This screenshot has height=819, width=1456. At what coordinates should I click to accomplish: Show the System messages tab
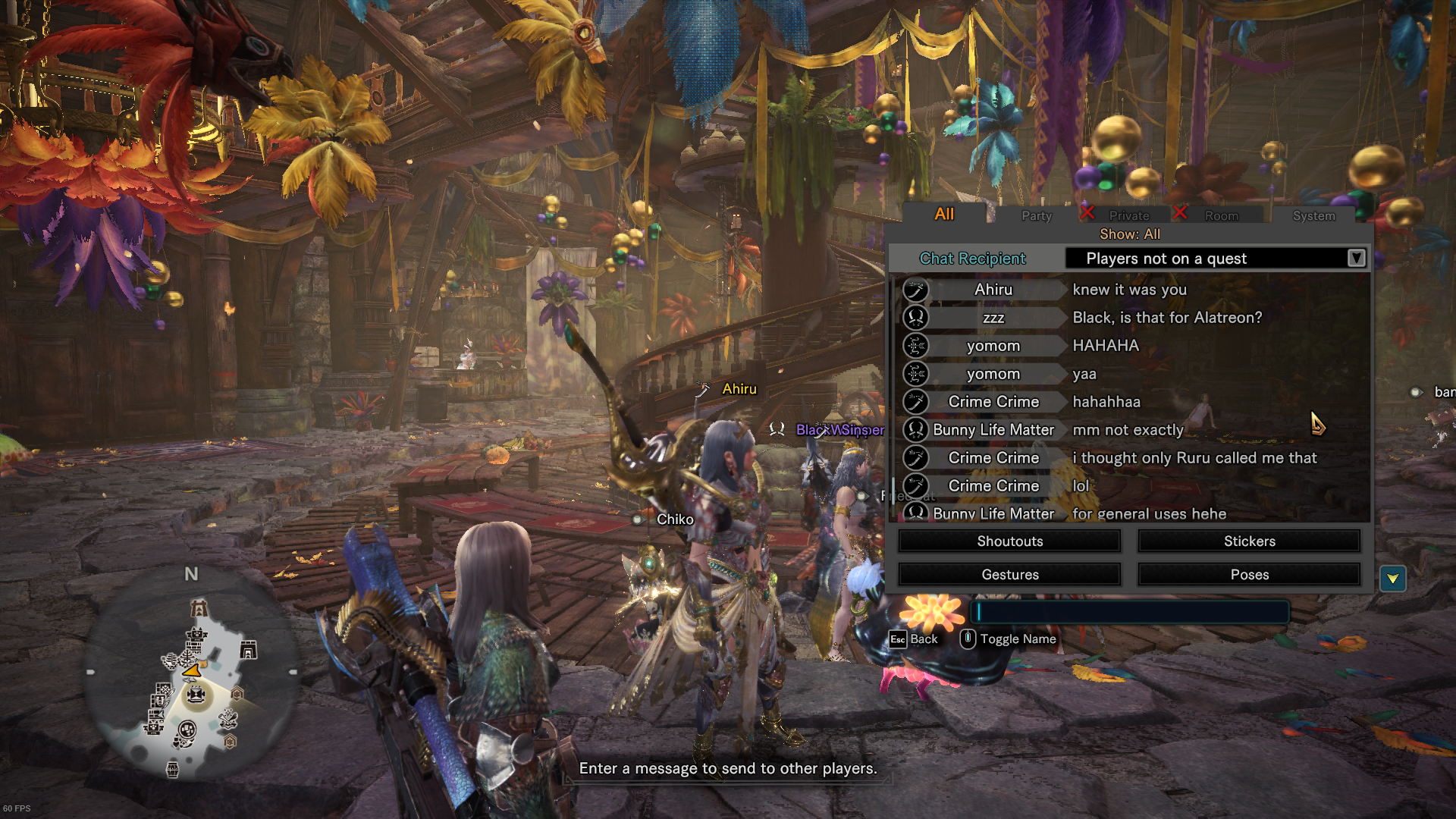[x=1313, y=216]
